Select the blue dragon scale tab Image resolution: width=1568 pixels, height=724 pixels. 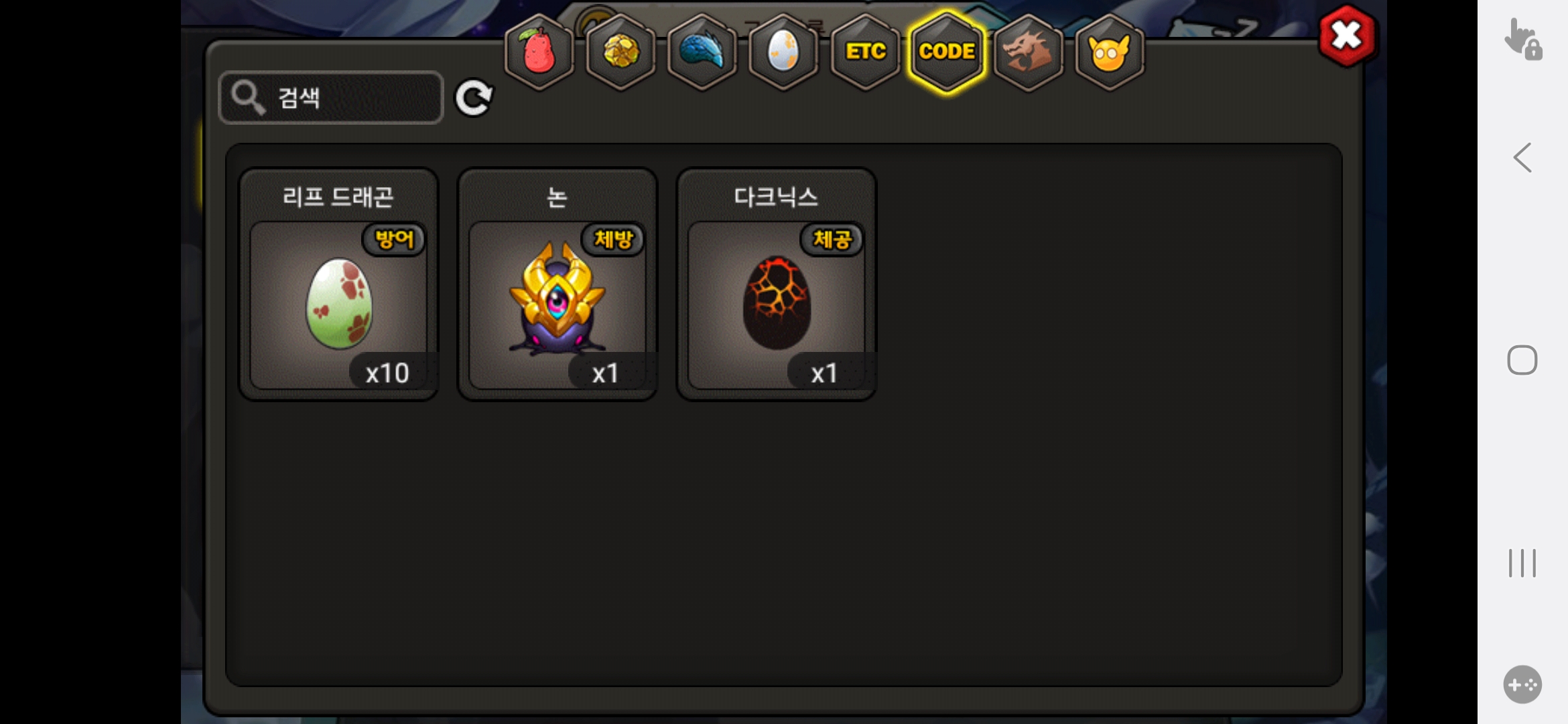[702, 52]
